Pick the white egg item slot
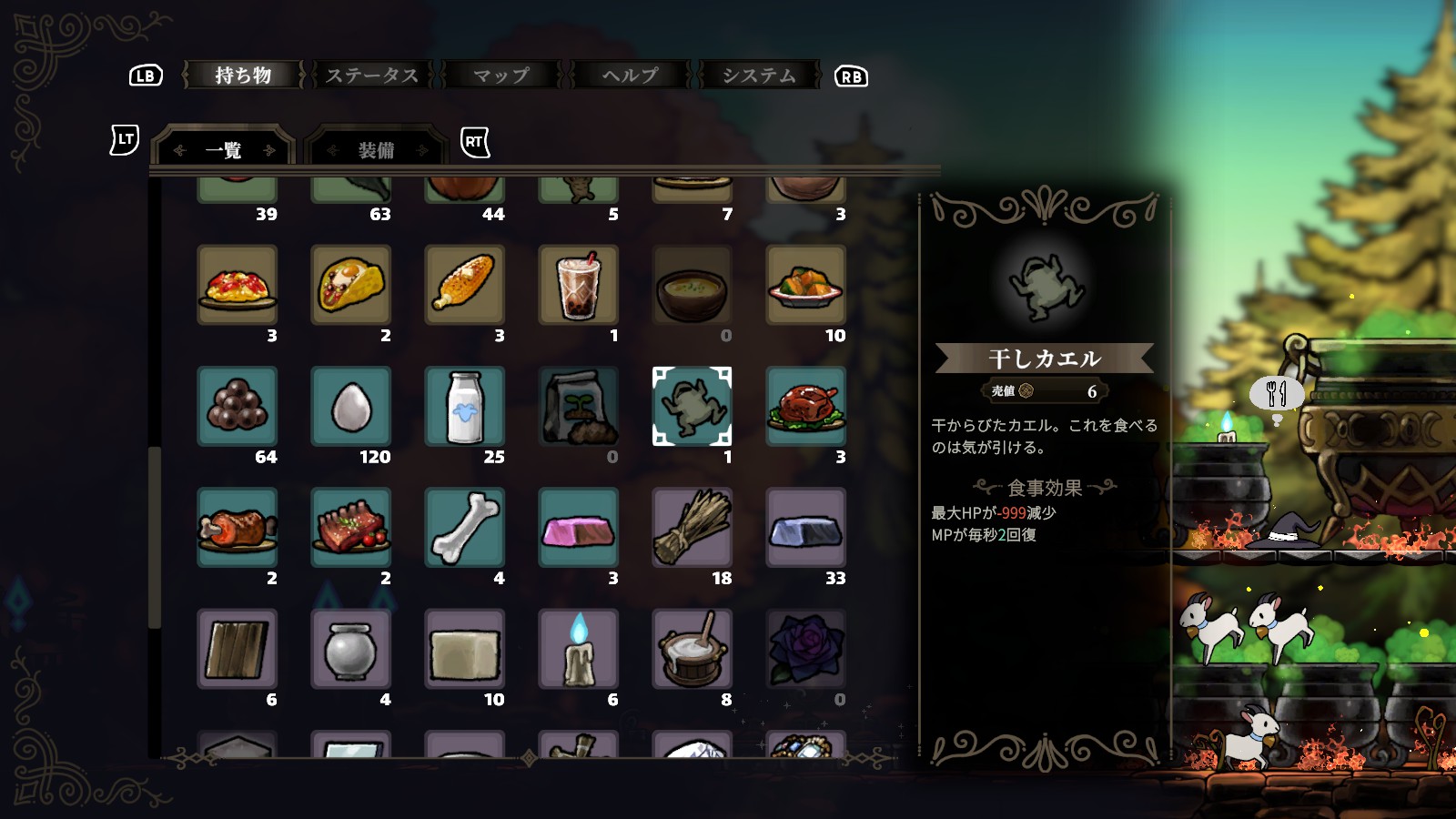The image size is (1456, 819). [x=351, y=406]
